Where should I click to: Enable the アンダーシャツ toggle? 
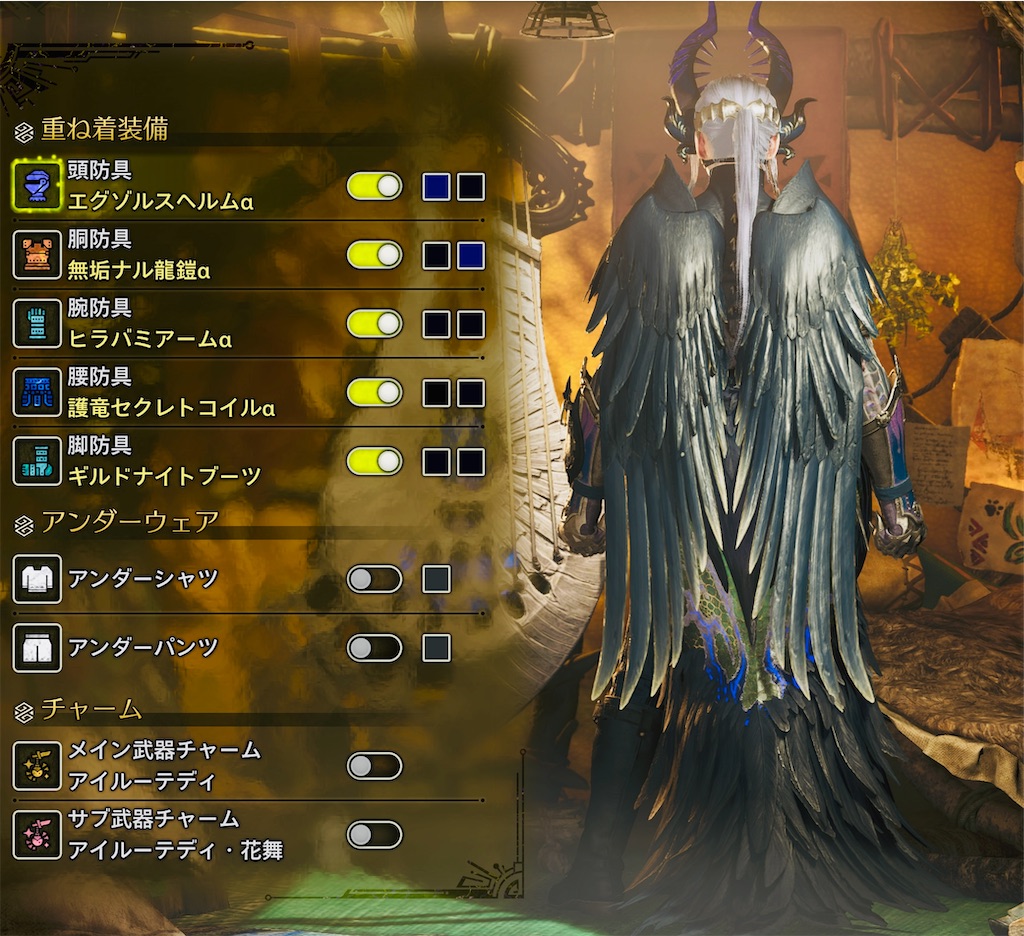[374, 579]
